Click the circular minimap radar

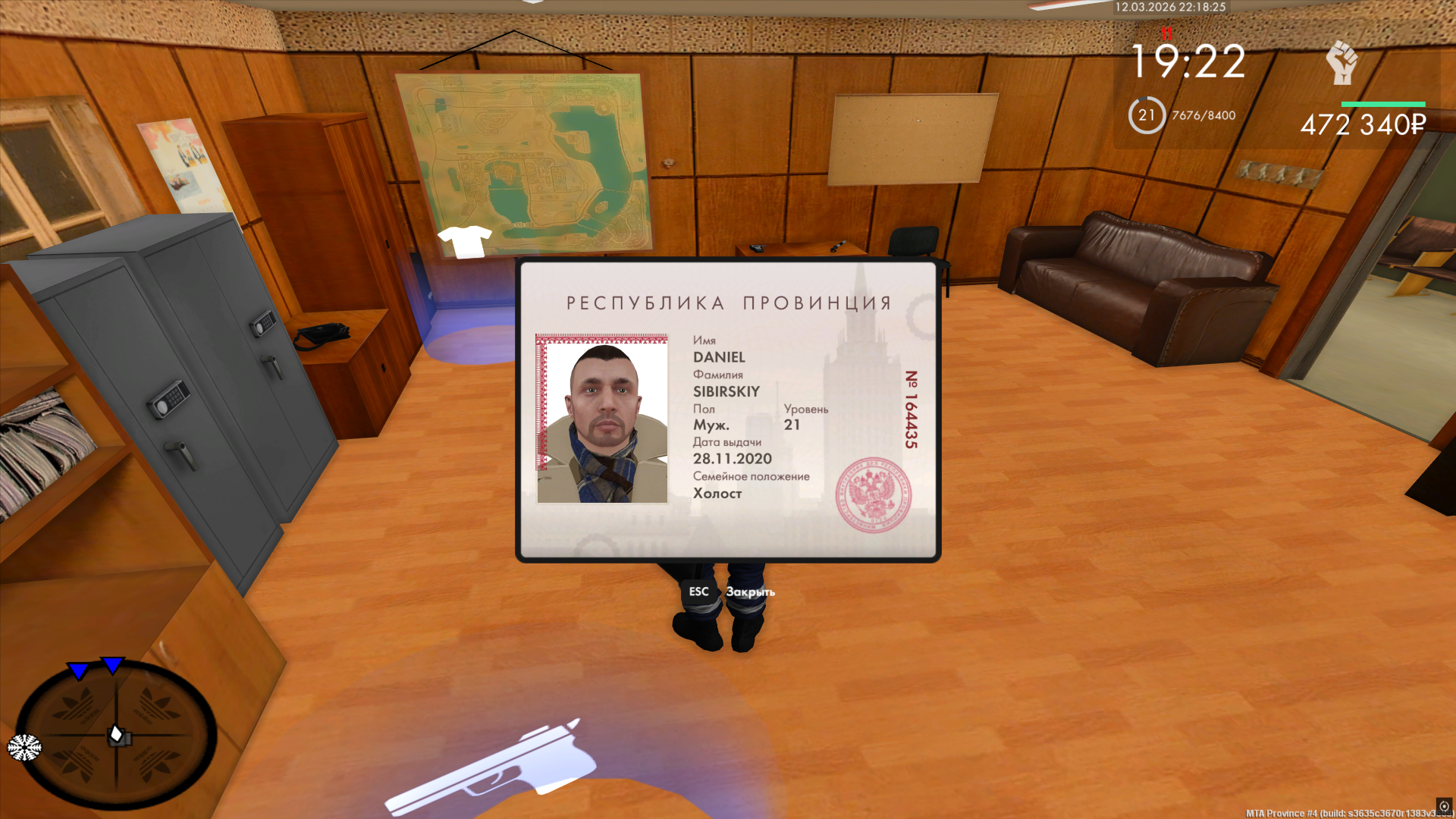tap(116, 734)
